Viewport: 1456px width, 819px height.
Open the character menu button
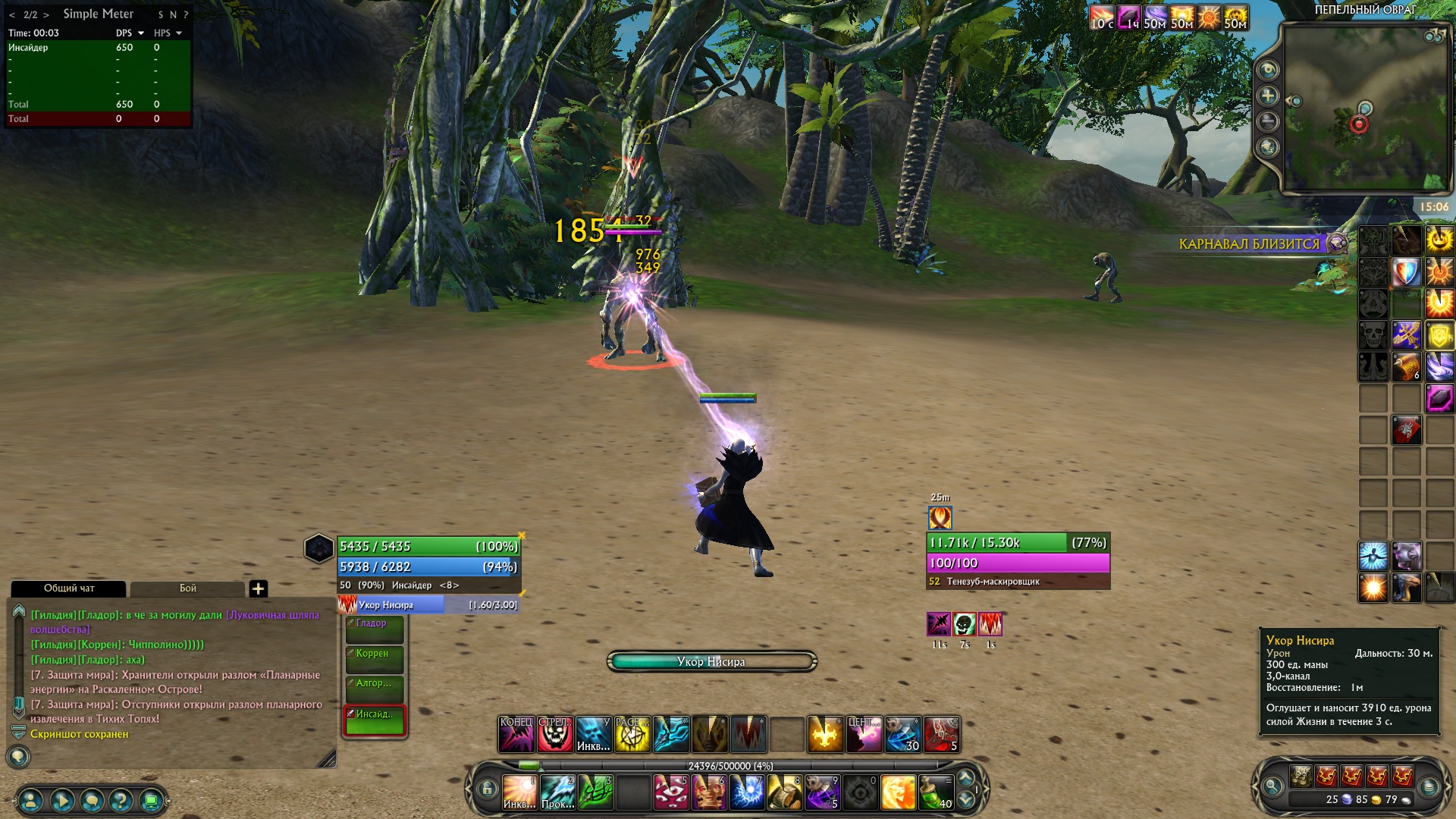coord(31,800)
